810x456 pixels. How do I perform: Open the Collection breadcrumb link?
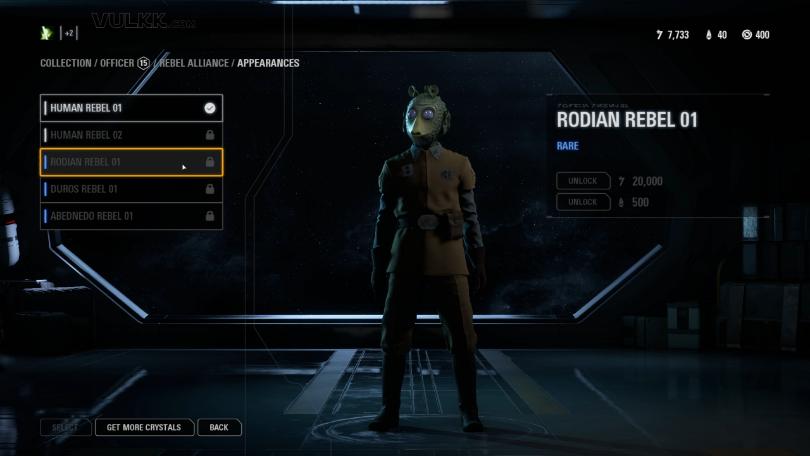(x=66, y=63)
